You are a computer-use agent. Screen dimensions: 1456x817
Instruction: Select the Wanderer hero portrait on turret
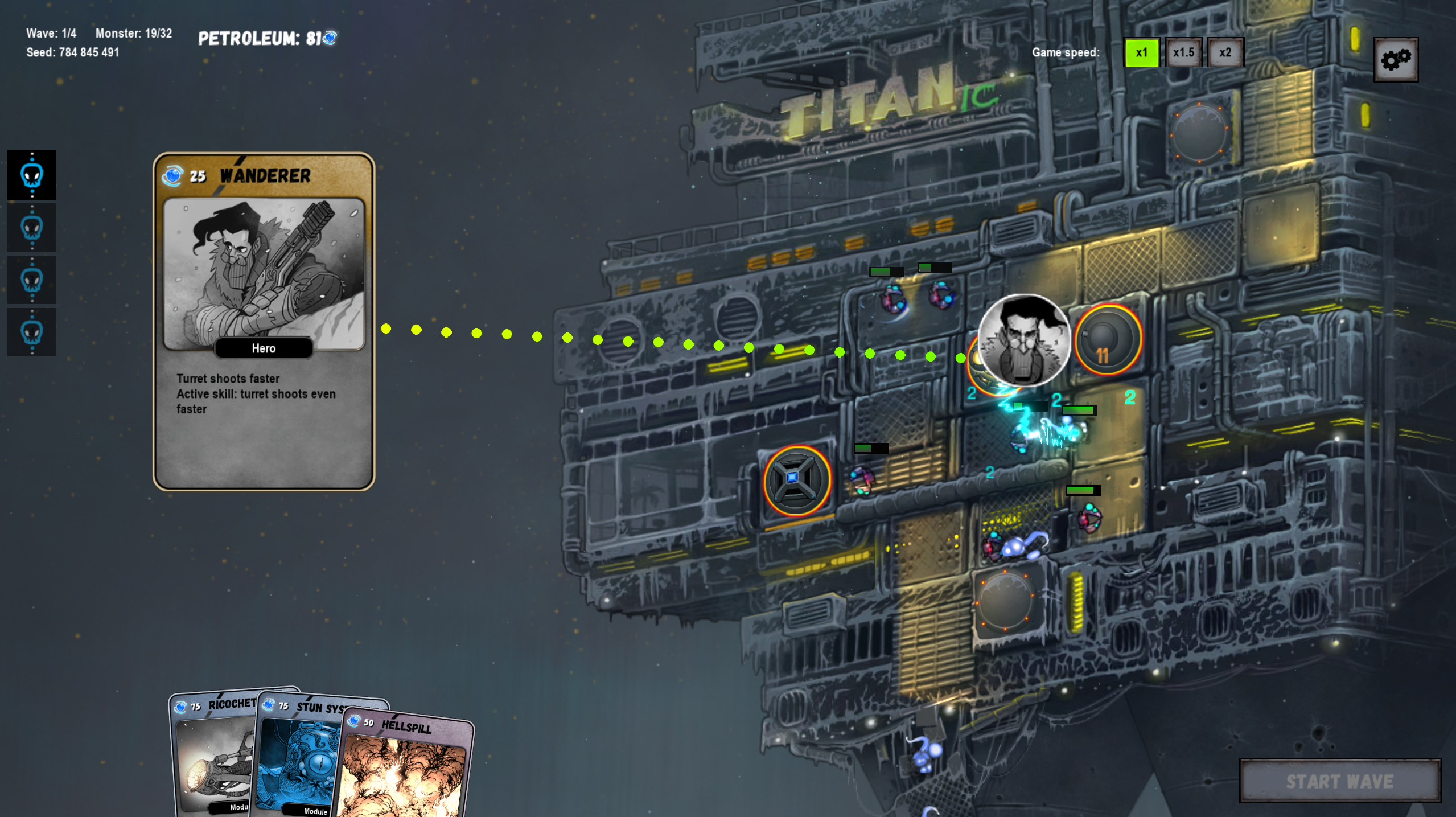click(1023, 340)
